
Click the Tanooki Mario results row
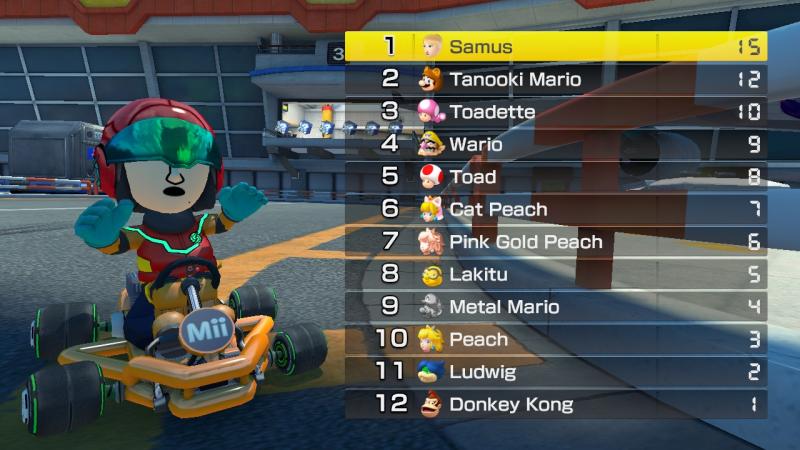556,79
